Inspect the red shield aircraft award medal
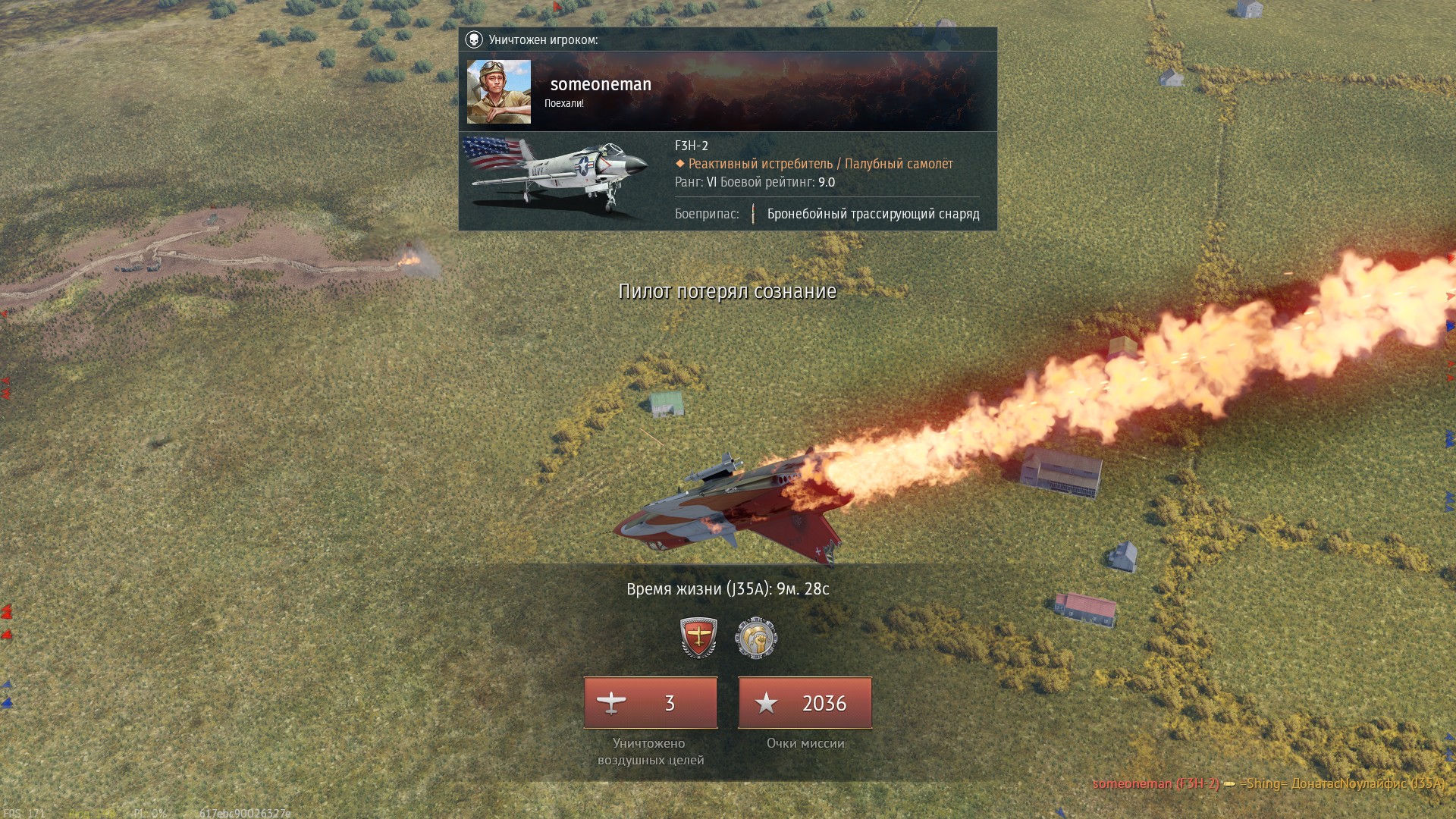Image resolution: width=1456 pixels, height=819 pixels. [x=698, y=637]
